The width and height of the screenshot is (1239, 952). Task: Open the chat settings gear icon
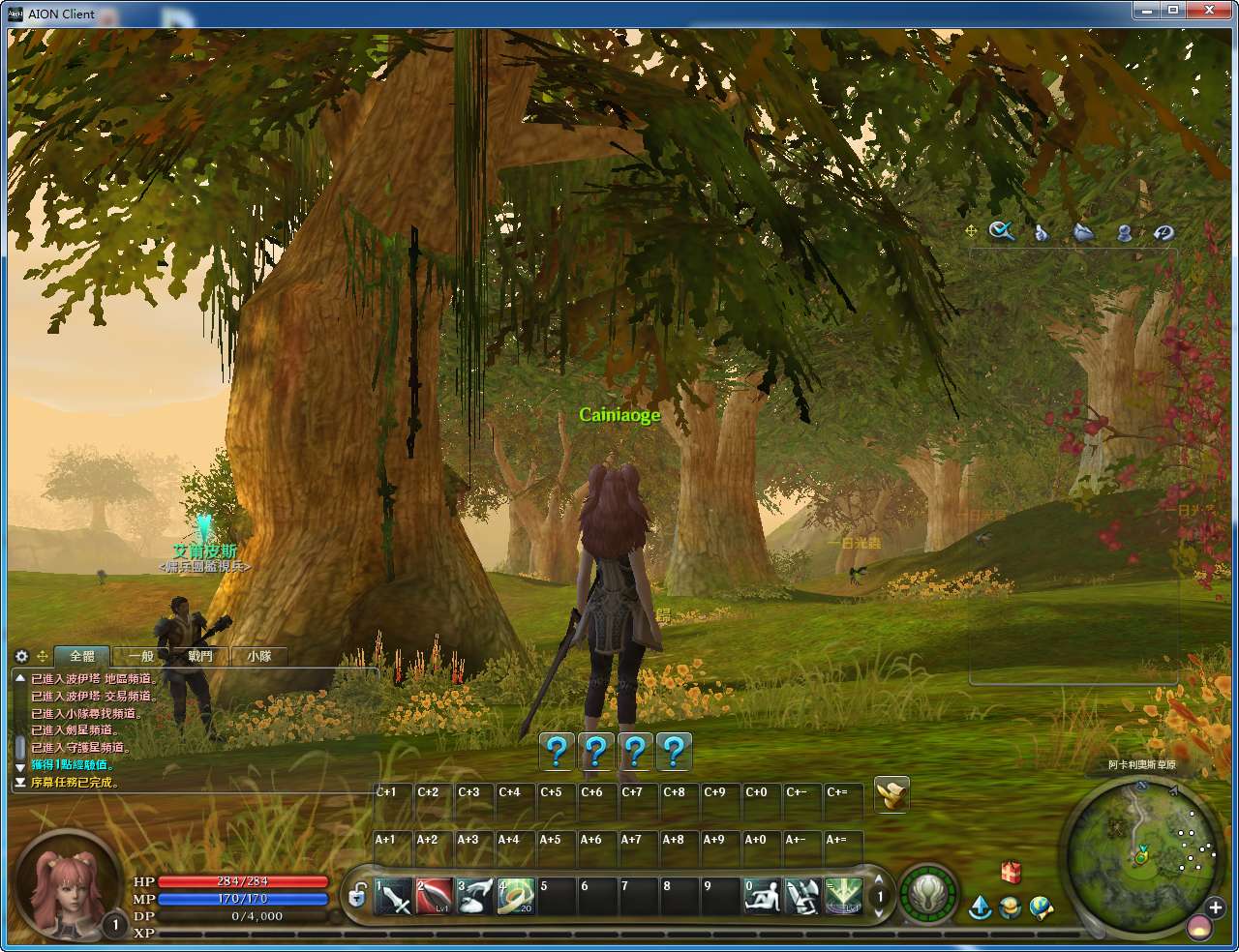click(21, 656)
